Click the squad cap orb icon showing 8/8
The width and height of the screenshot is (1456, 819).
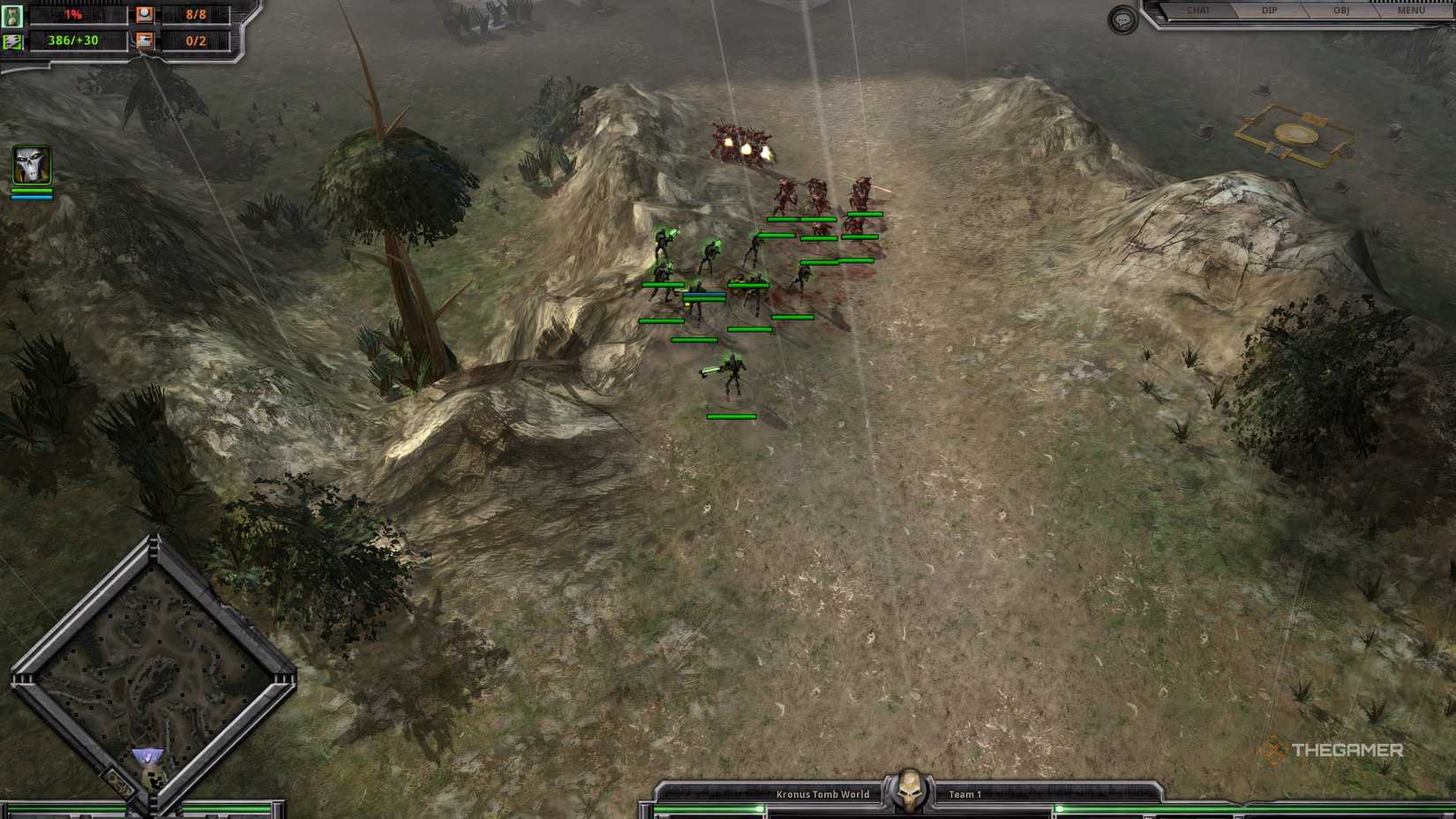coord(143,13)
